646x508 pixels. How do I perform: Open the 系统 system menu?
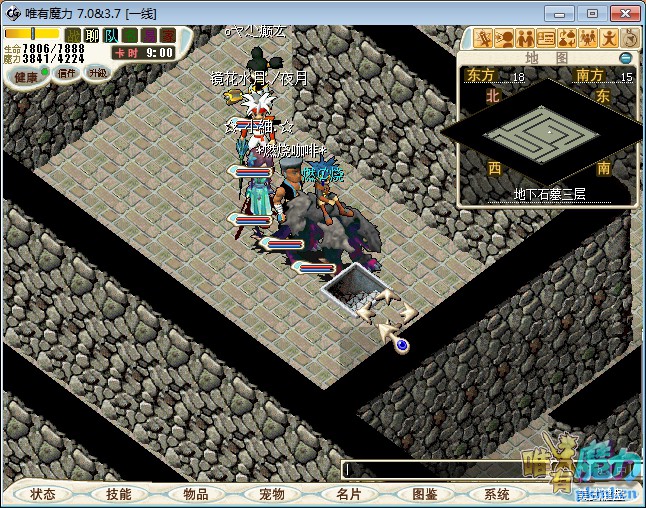point(497,494)
